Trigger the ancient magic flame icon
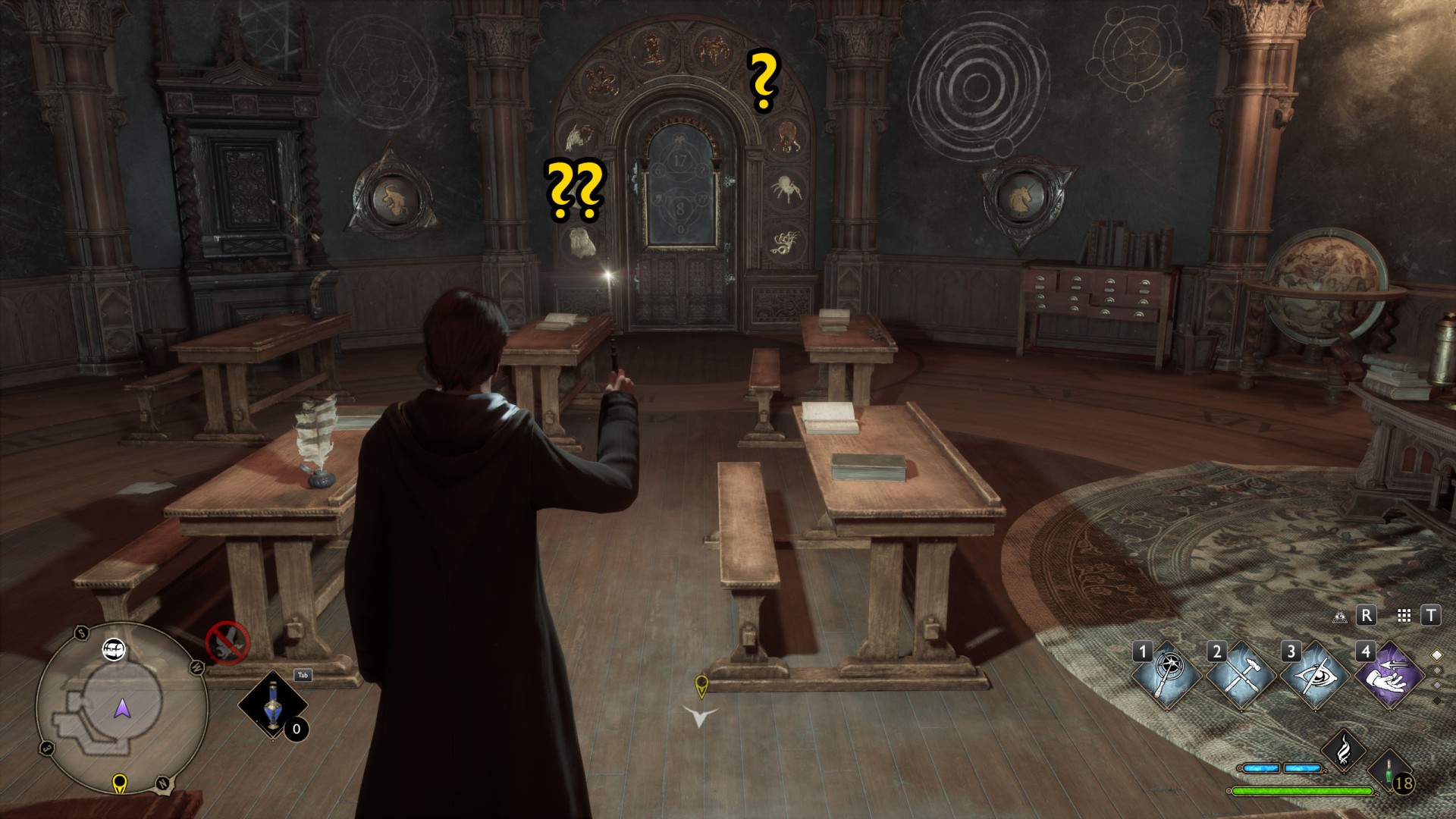Screen dimensions: 1456x819 pyautogui.click(x=1344, y=747)
